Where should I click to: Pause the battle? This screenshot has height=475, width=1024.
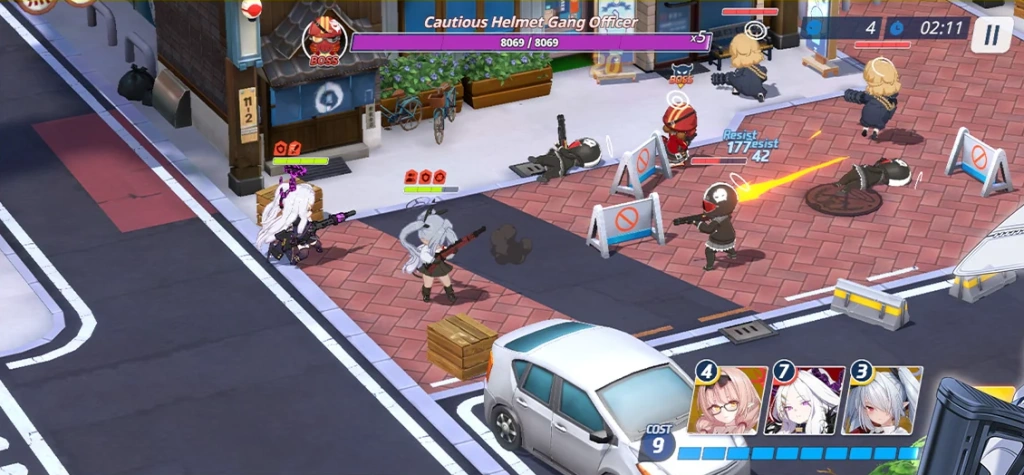[x=991, y=35]
